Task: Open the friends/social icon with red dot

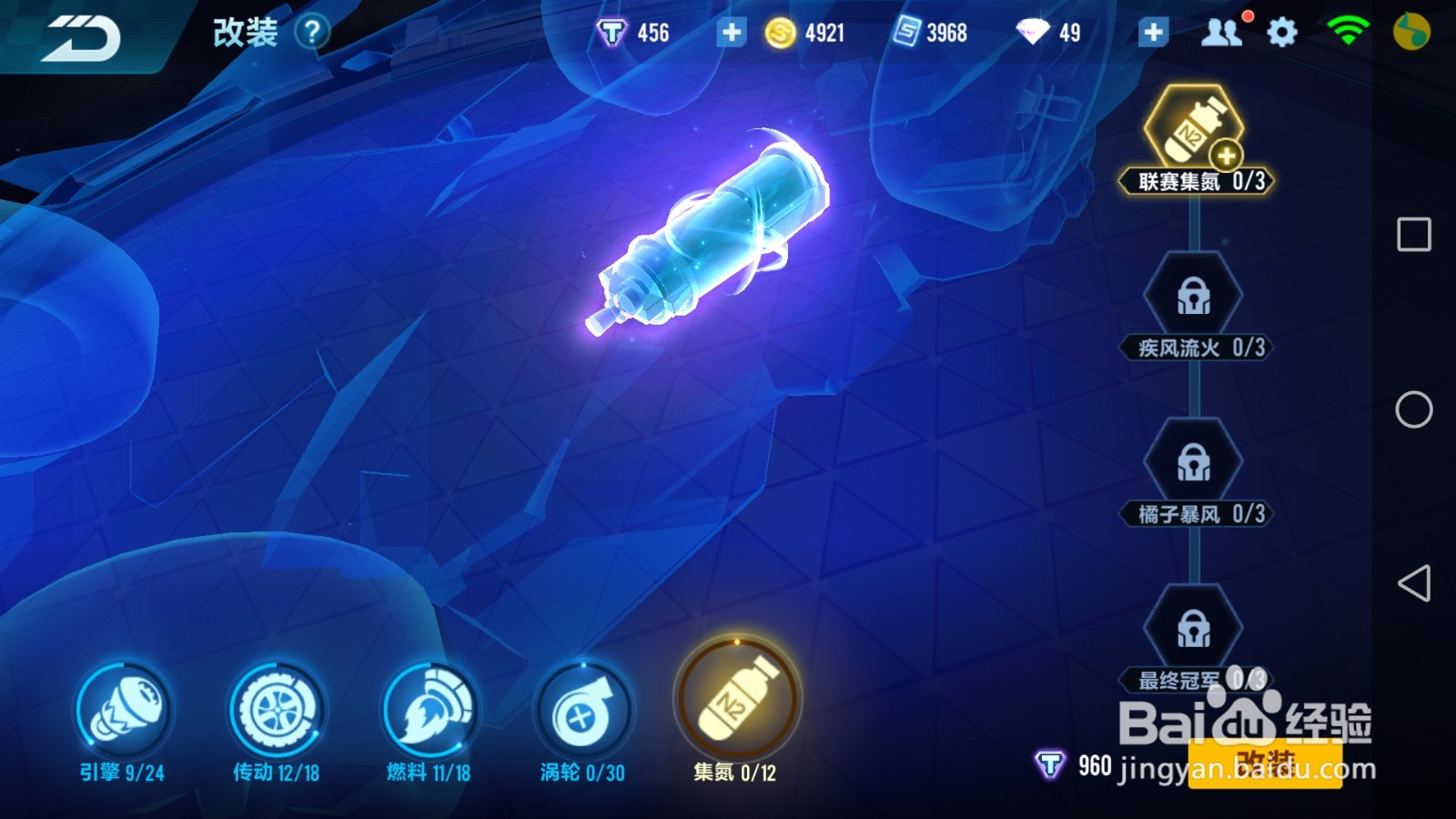Action: pyautogui.click(x=1224, y=30)
